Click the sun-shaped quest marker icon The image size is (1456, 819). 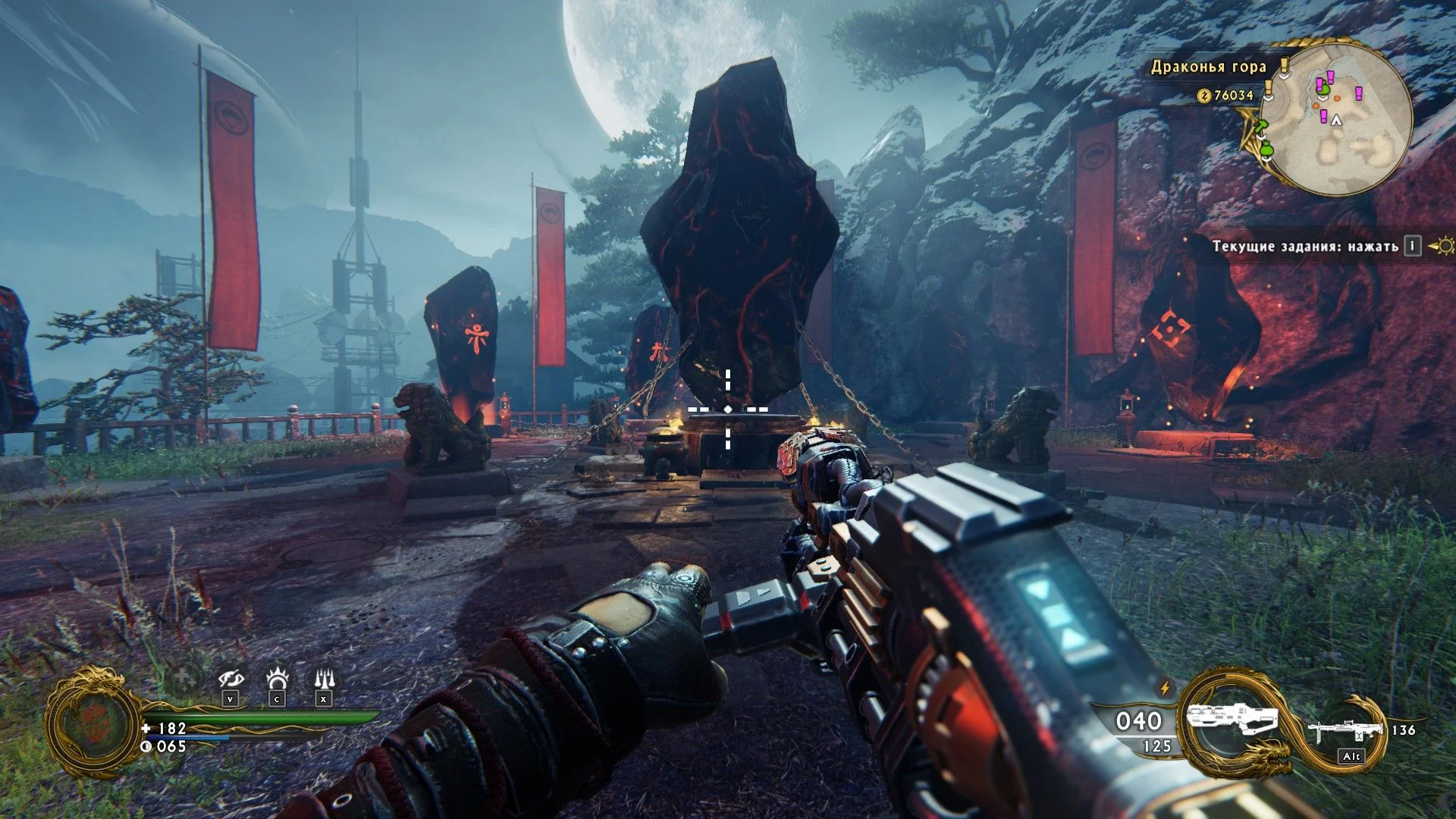click(x=1443, y=246)
